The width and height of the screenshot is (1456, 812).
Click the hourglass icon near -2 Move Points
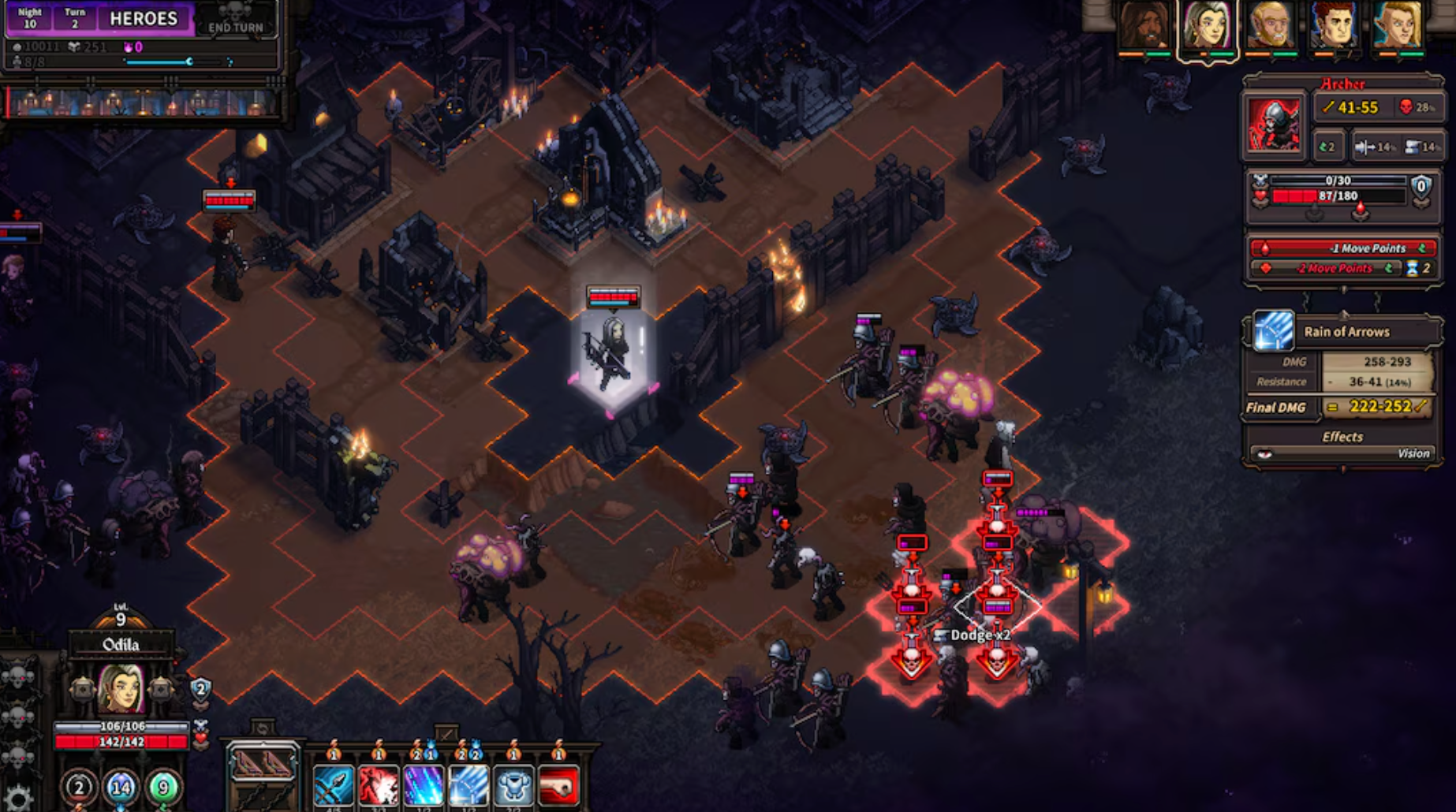1414,269
